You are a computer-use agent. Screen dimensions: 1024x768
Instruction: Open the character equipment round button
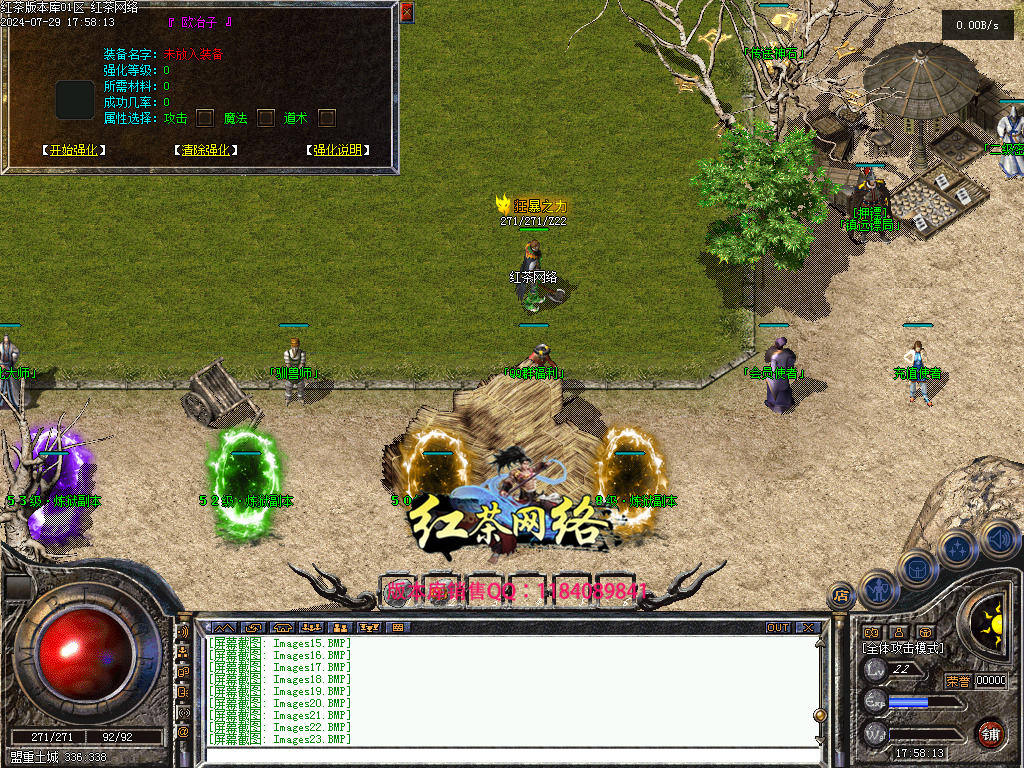pos(877,590)
